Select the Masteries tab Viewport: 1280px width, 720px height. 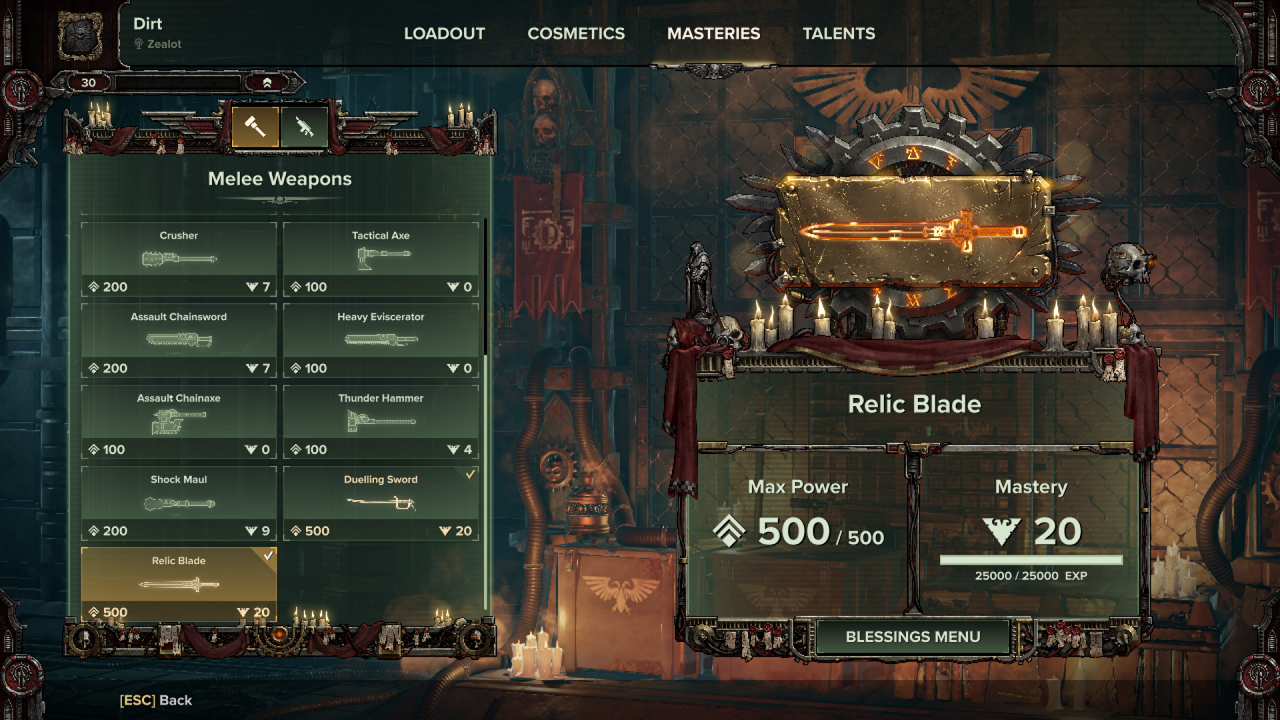(713, 33)
